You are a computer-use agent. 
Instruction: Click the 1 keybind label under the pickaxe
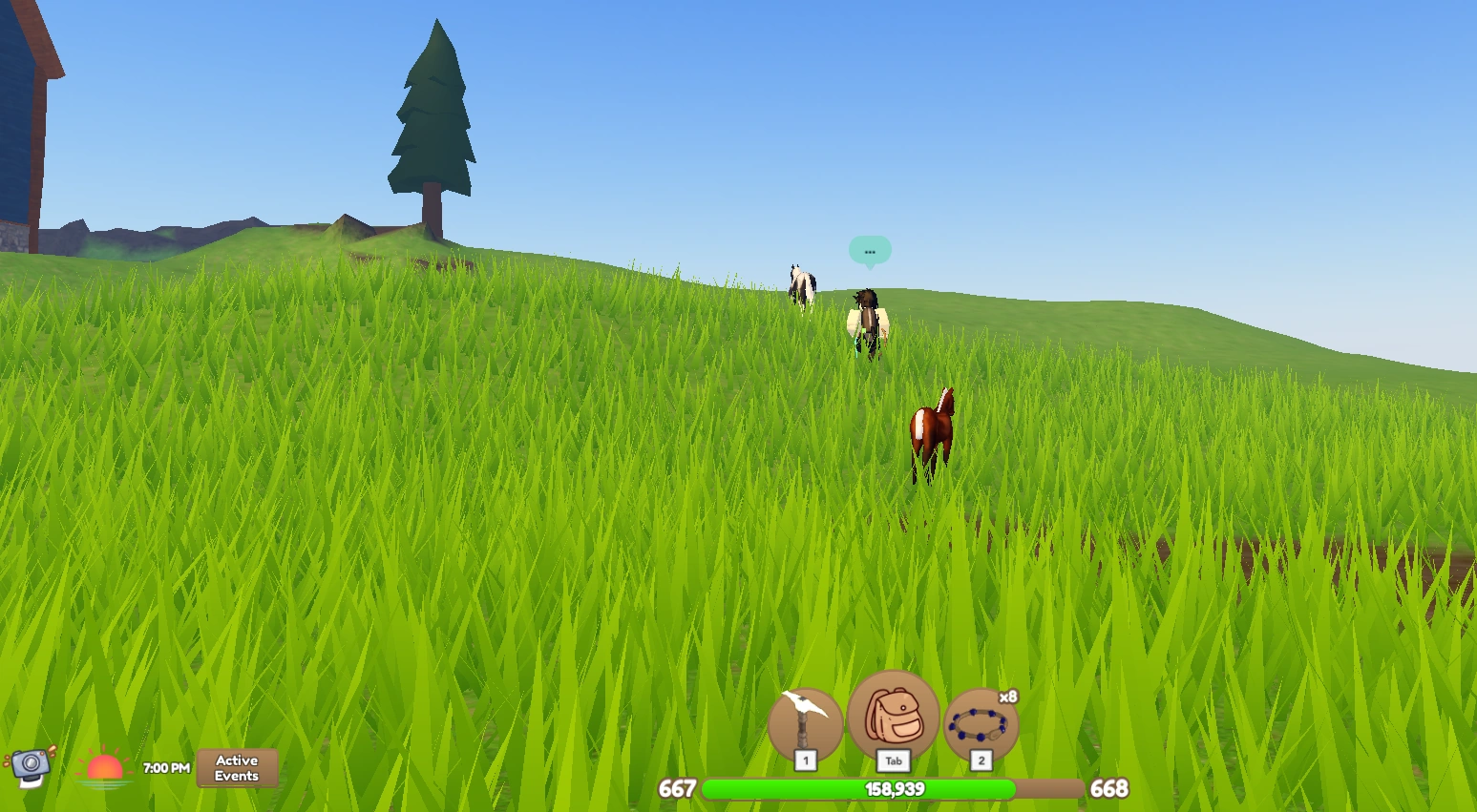click(x=805, y=760)
